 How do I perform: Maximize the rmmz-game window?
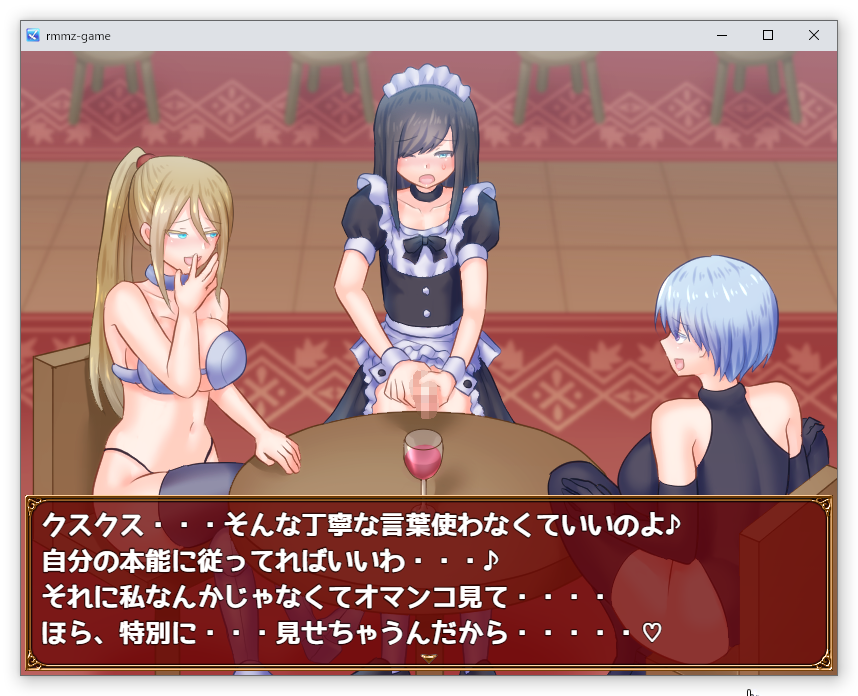[x=768, y=35]
